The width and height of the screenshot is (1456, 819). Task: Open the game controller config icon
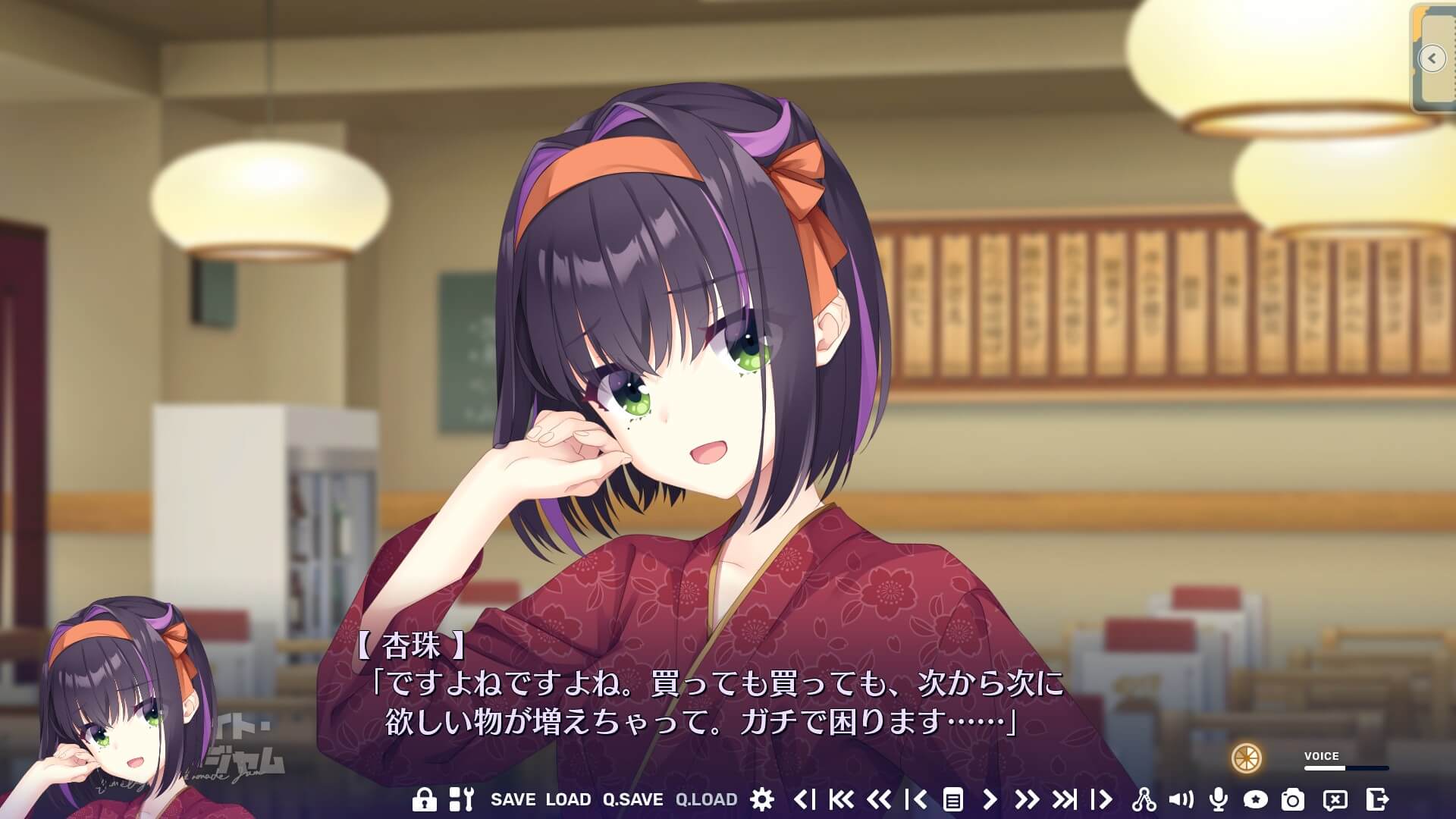(463, 799)
